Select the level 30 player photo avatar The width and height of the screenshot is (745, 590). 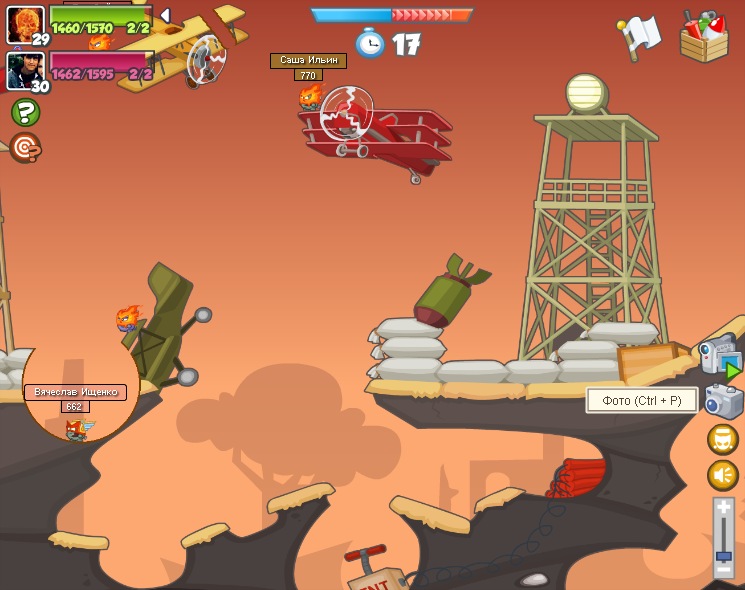click(x=24, y=69)
